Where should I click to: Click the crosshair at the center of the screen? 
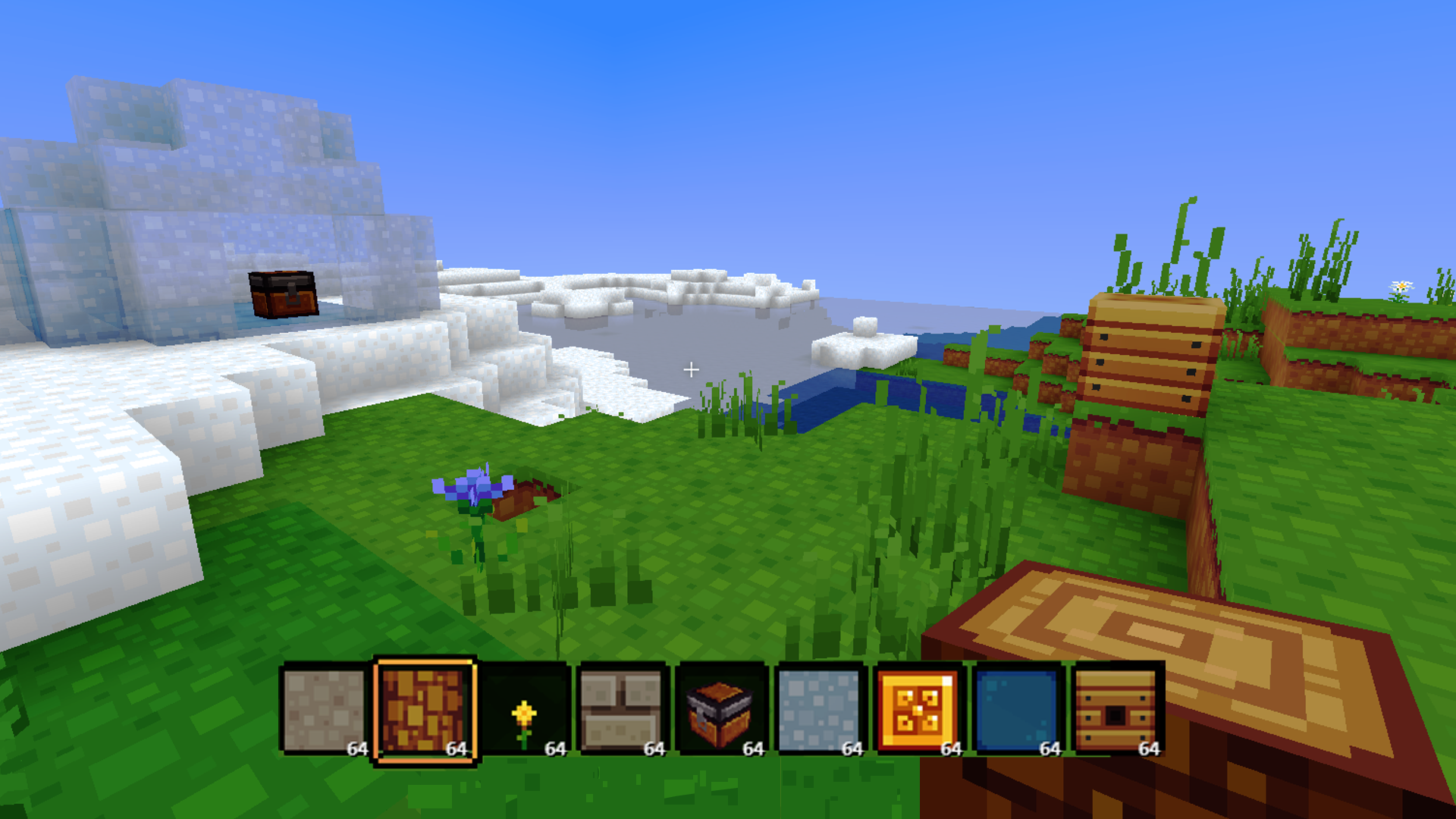pyautogui.click(x=691, y=369)
